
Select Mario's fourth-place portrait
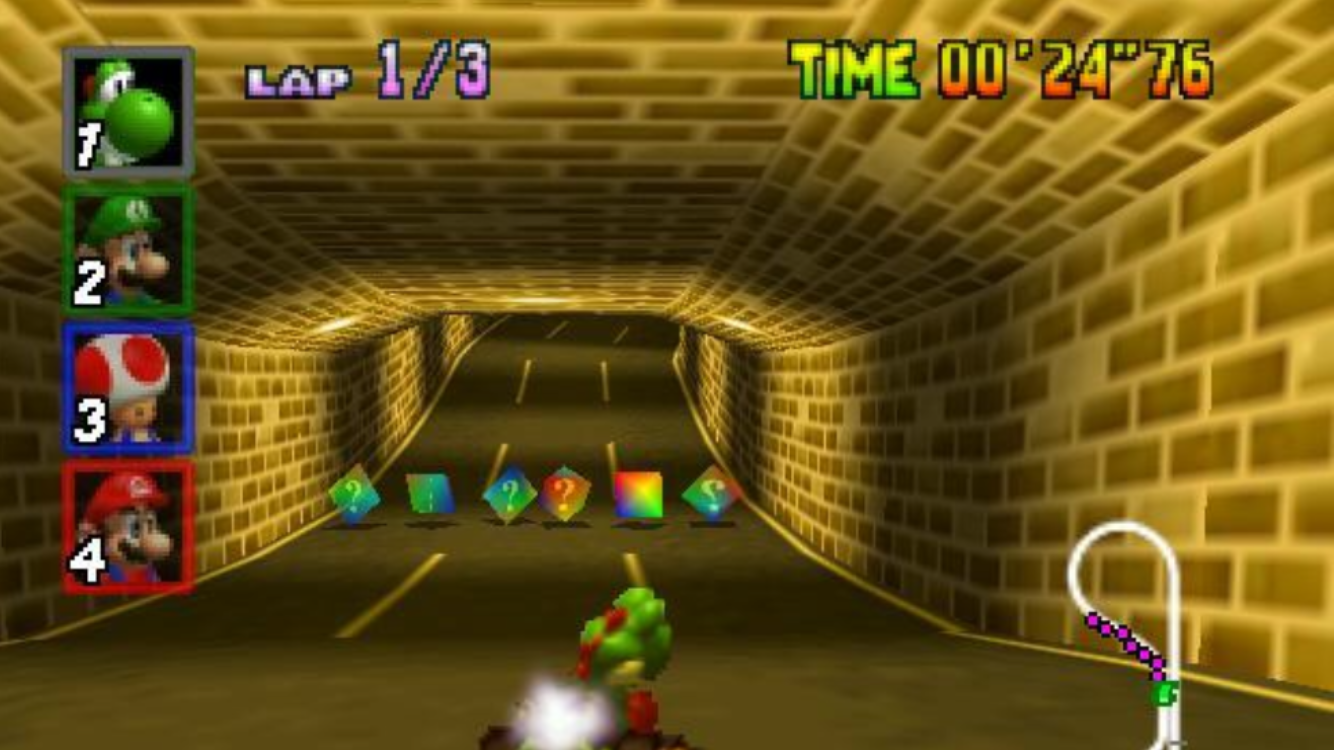pyautogui.click(x=128, y=527)
